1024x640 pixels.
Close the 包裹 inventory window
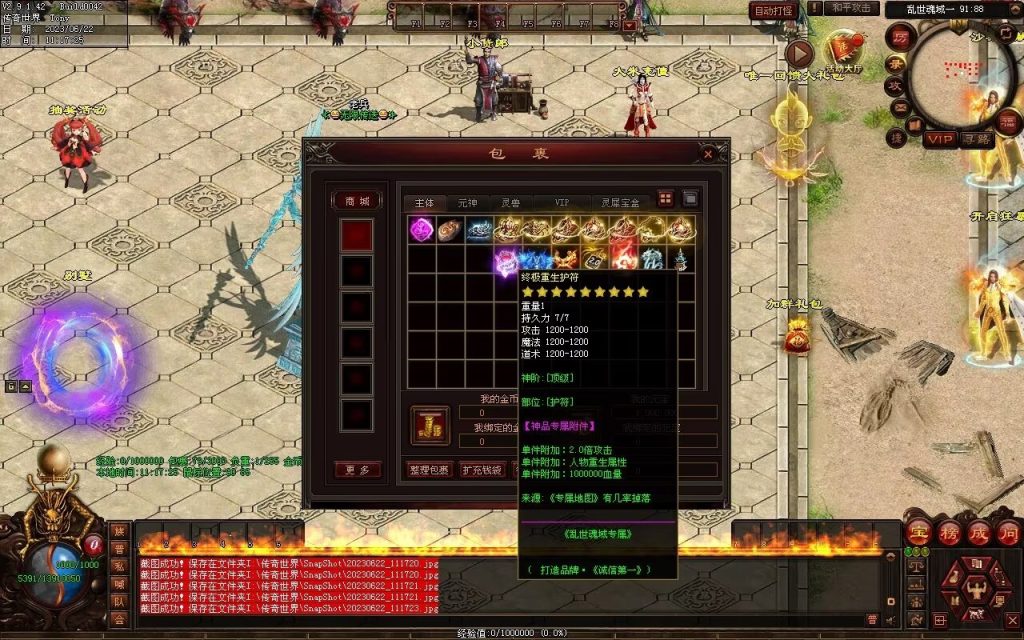(x=708, y=154)
